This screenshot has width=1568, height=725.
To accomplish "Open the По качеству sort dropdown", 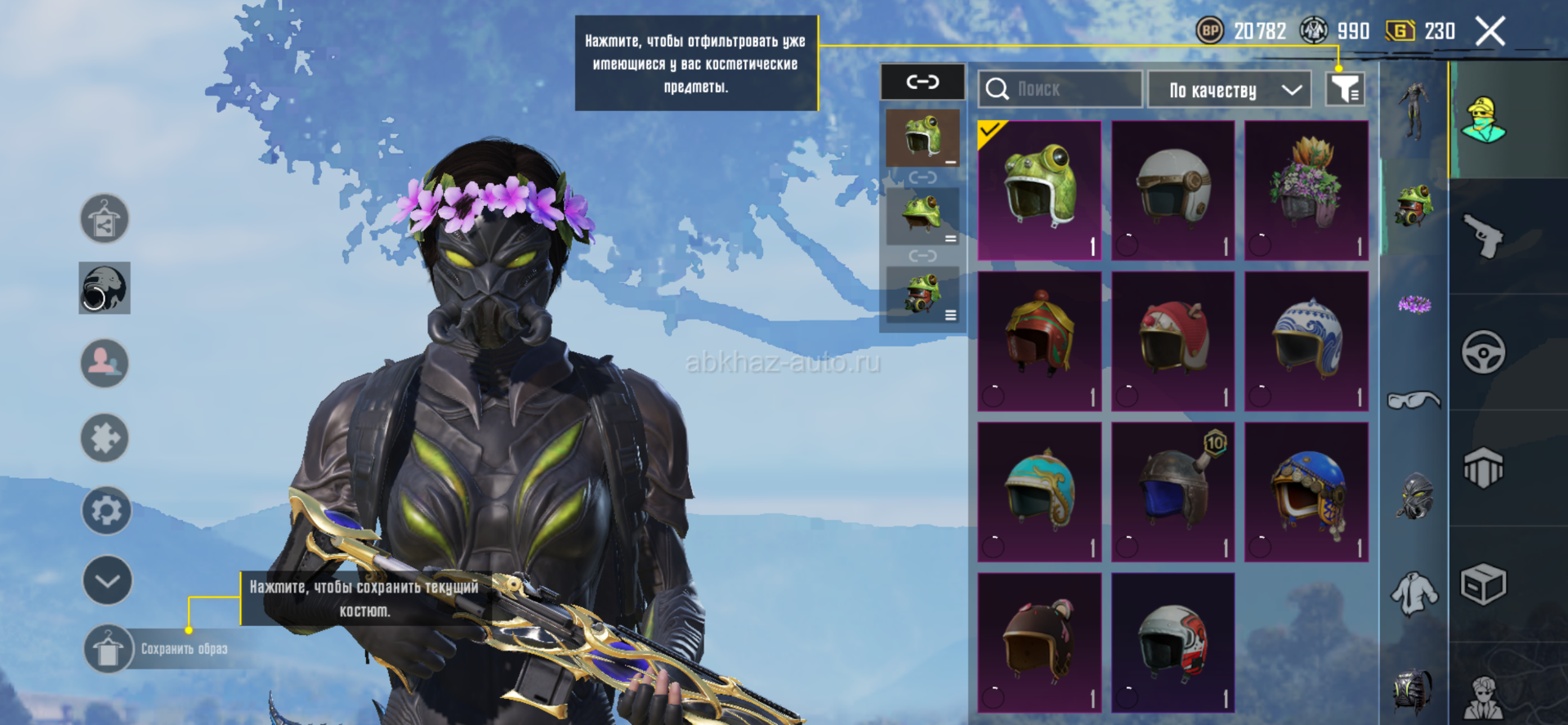I will [x=1229, y=90].
